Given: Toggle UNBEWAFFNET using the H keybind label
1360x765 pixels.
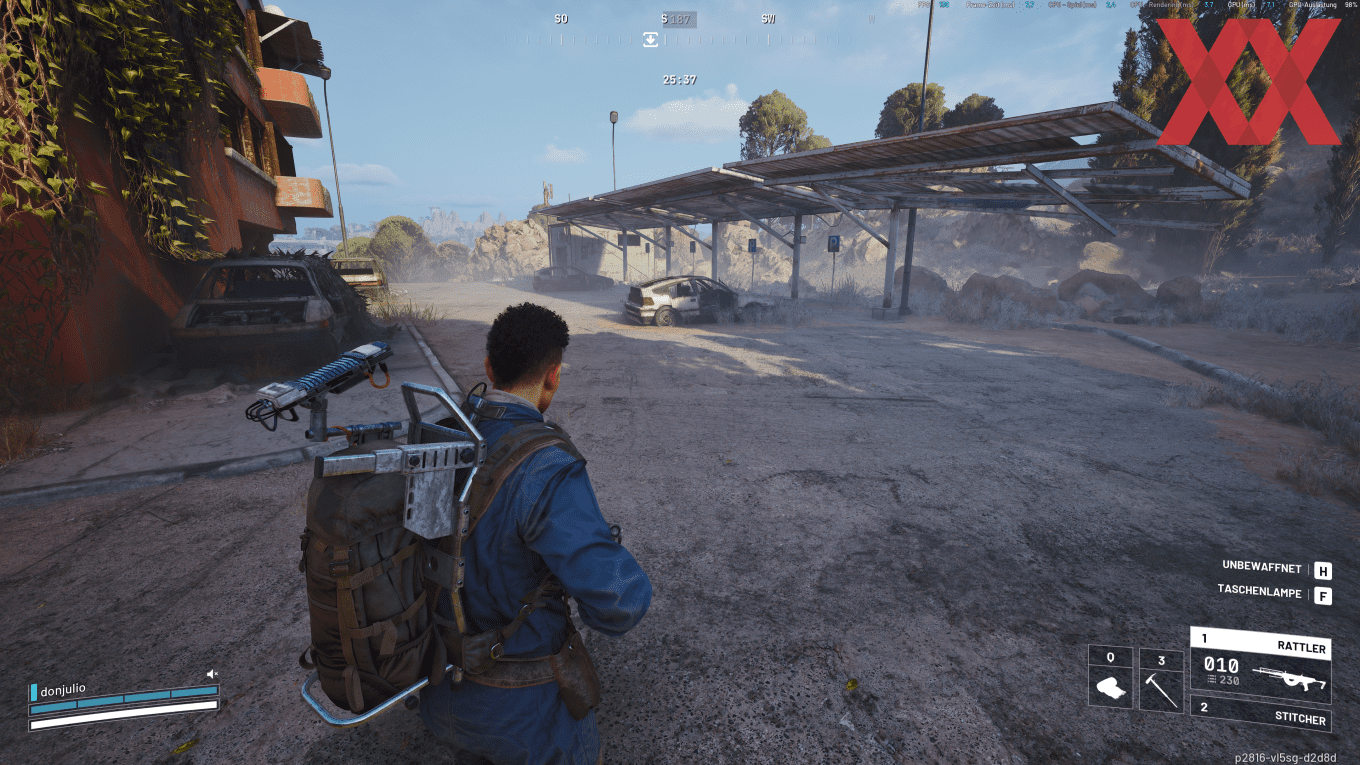Looking at the screenshot, I should pyautogui.click(x=1324, y=568).
